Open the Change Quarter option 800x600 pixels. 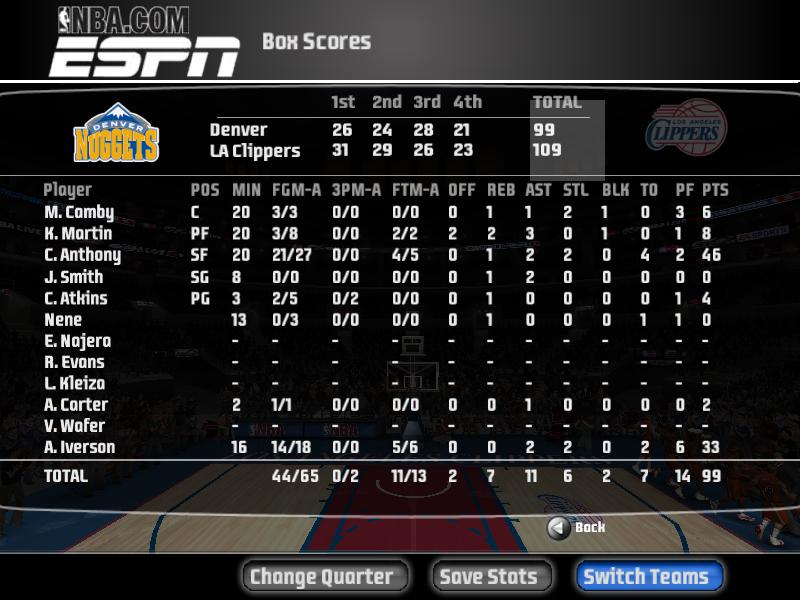point(322,577)
